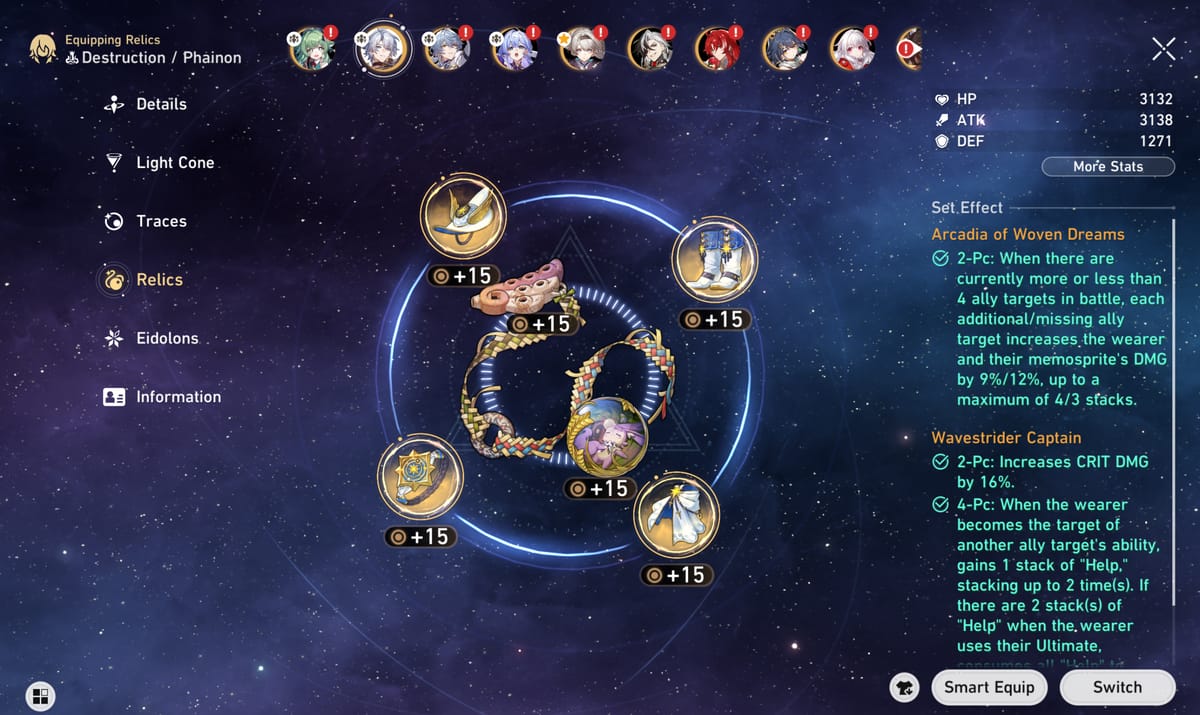The image size is (1200, 715).
Task: Open the Information section
Action: 177,397
